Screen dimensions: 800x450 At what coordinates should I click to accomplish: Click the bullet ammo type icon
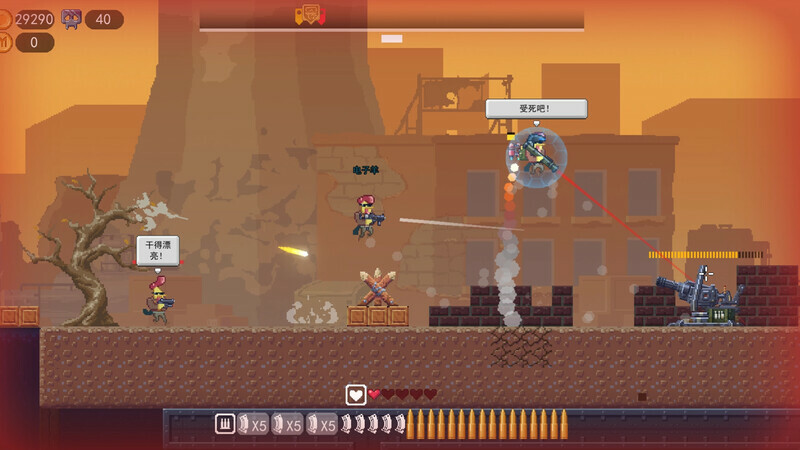coord(225,424)
